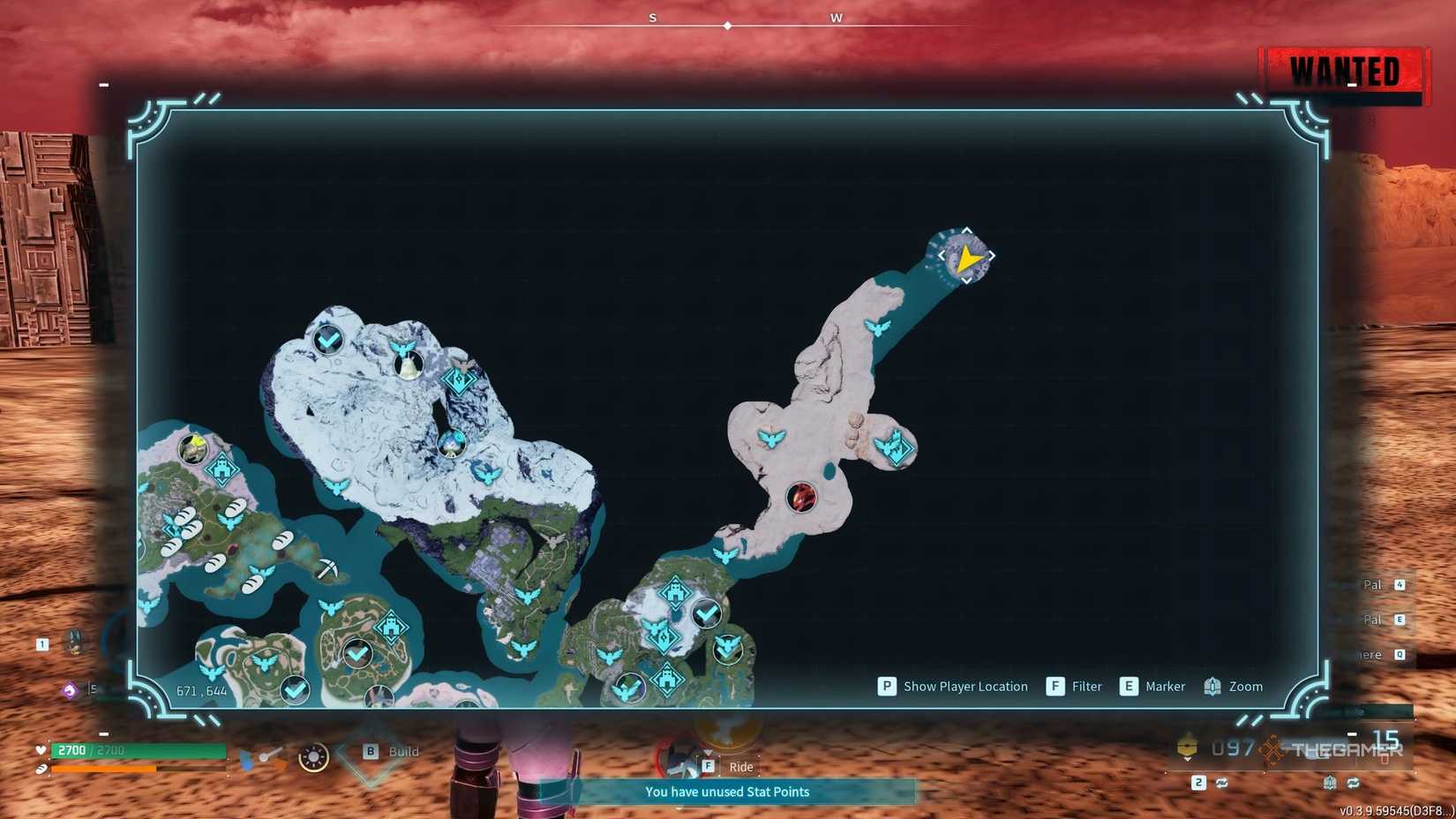Screen dimensions: 1456x819
Task: Click the Zoom icon in the map toolbar
Action: [x=1211, y=686]
